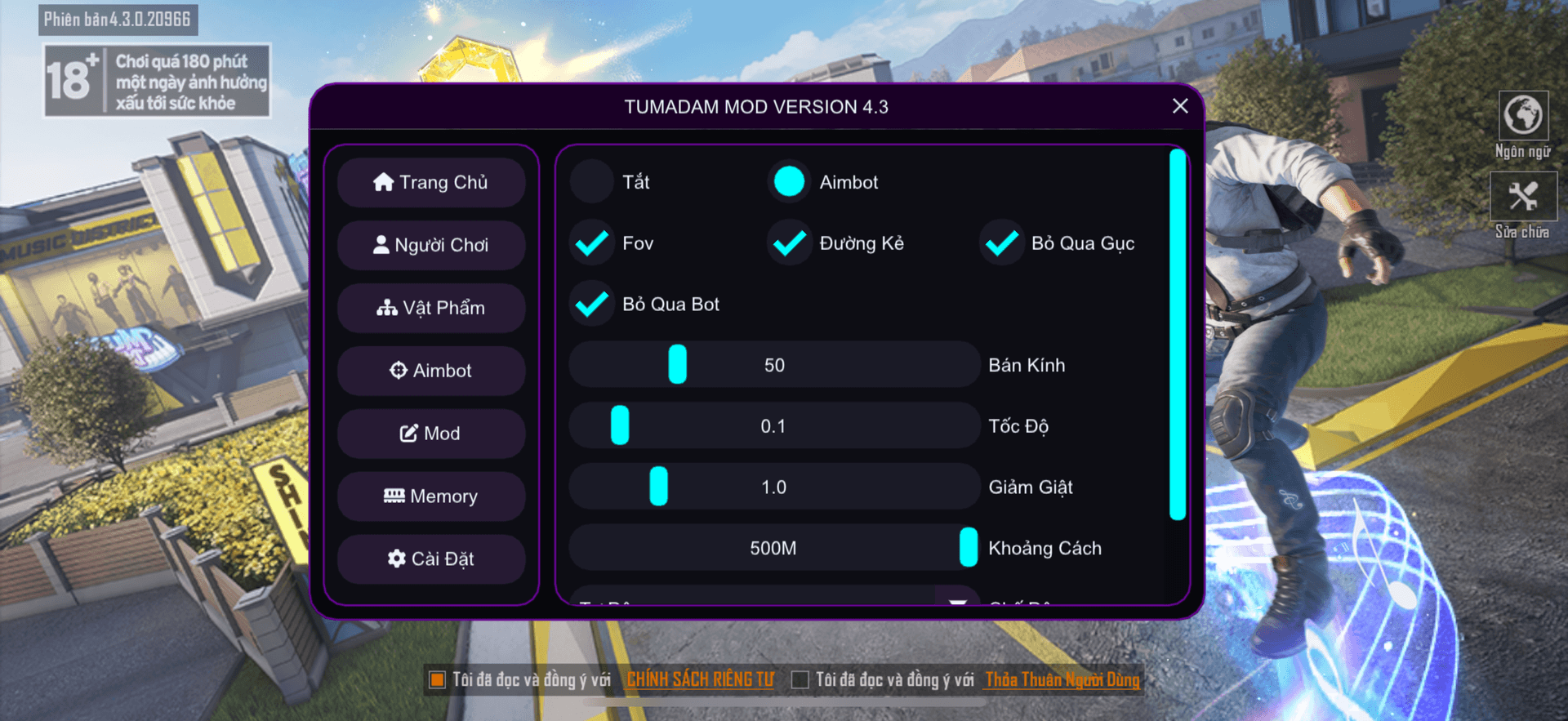This screenshot has width=1568, height=721.
Task: Click the Khoảng Cách slider handle
Action: pyautogui.click(x=969, y=547)
